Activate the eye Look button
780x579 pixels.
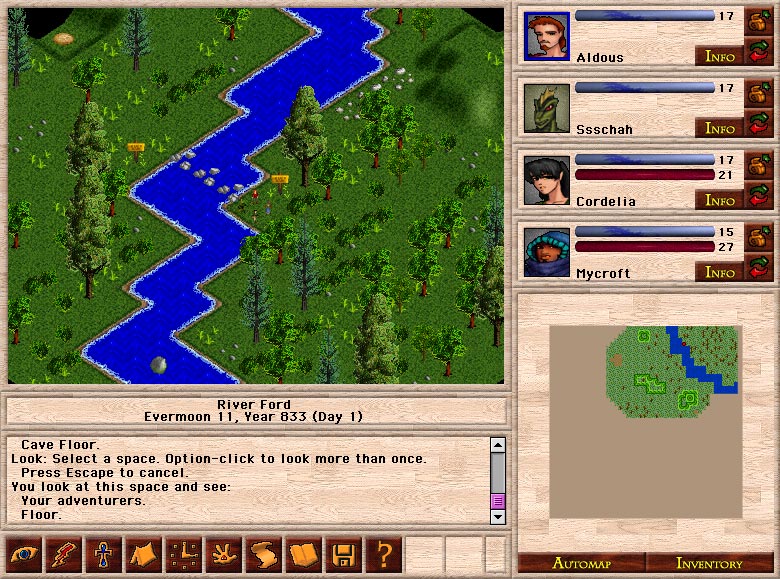[23, 553]
